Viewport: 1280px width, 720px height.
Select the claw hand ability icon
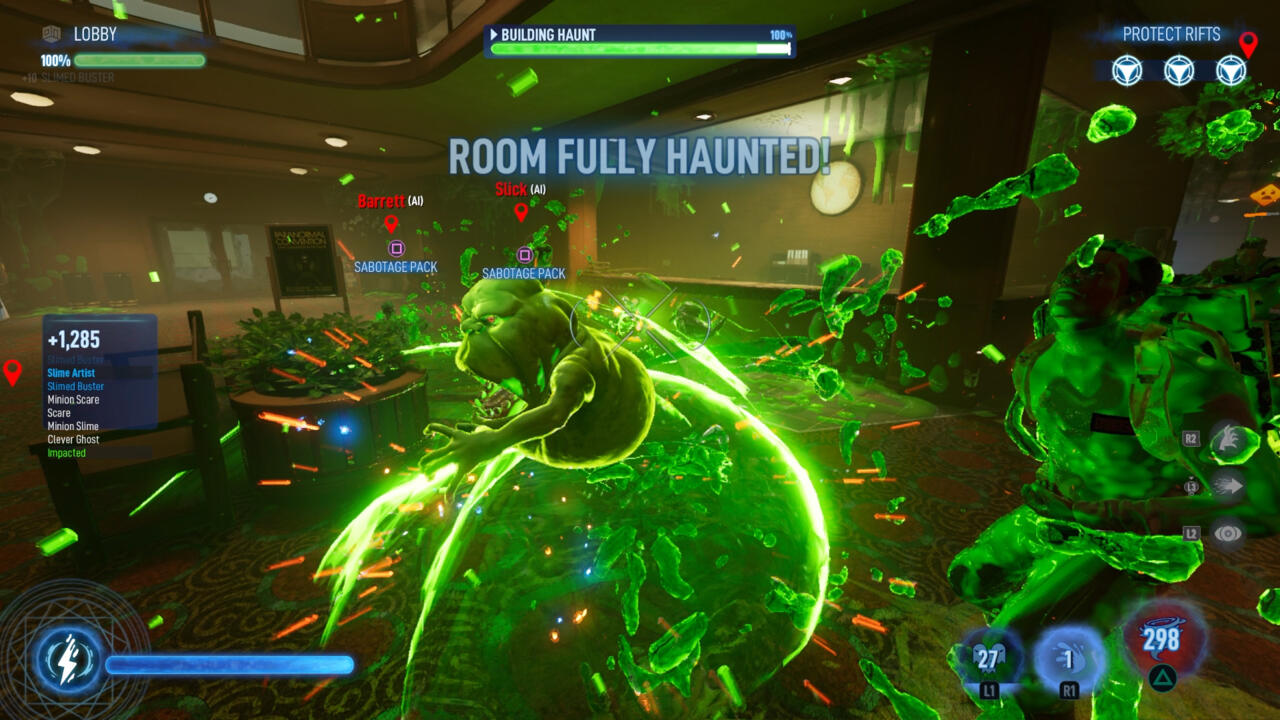pyautogui.click(x=1228, y=441)
